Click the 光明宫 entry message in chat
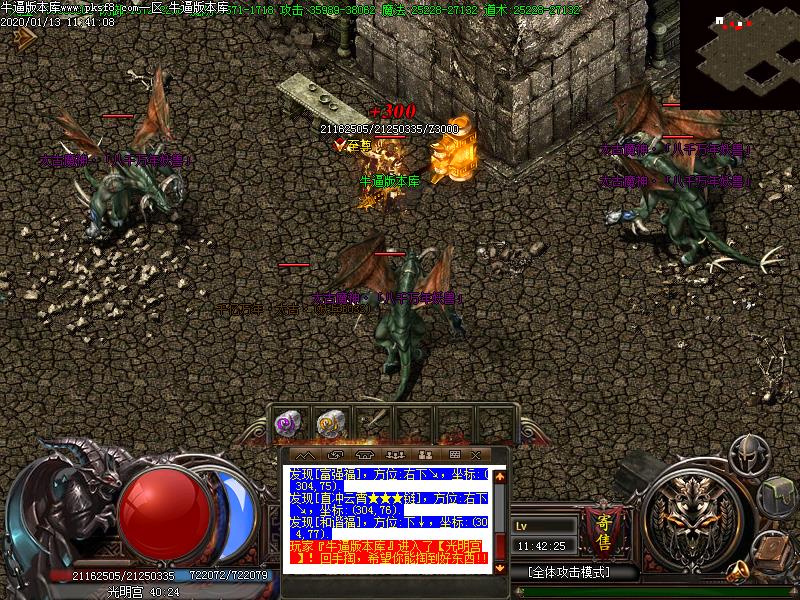800x600 pixels. pos(388,551)
